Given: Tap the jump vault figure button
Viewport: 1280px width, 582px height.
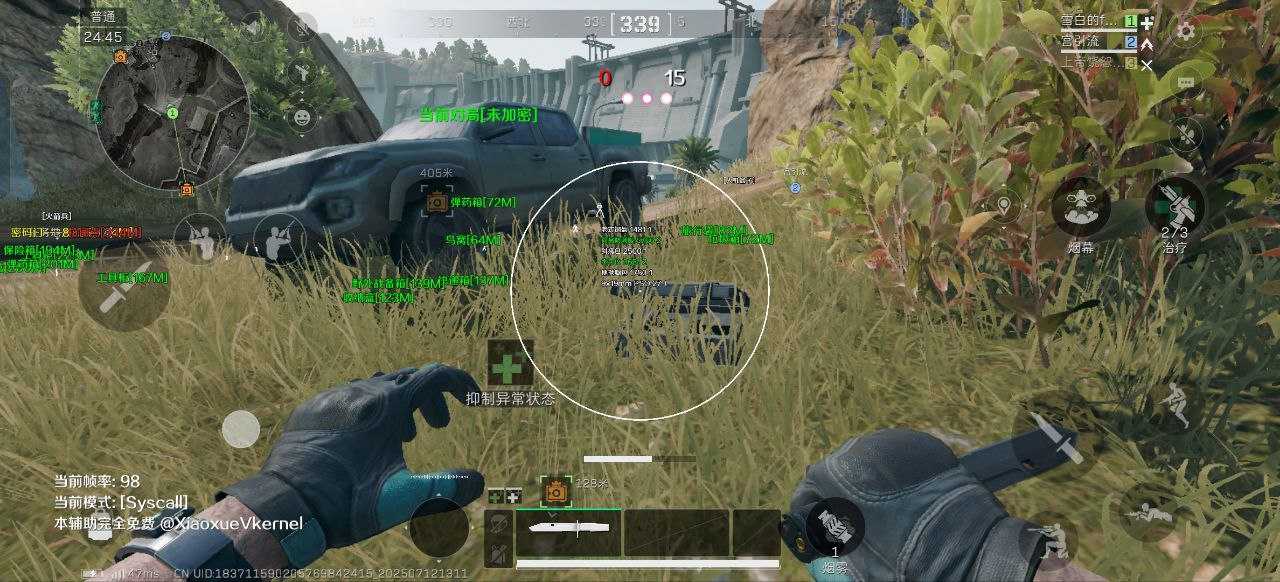Looking at the screenshot, I should click(x=1174, y=403).
